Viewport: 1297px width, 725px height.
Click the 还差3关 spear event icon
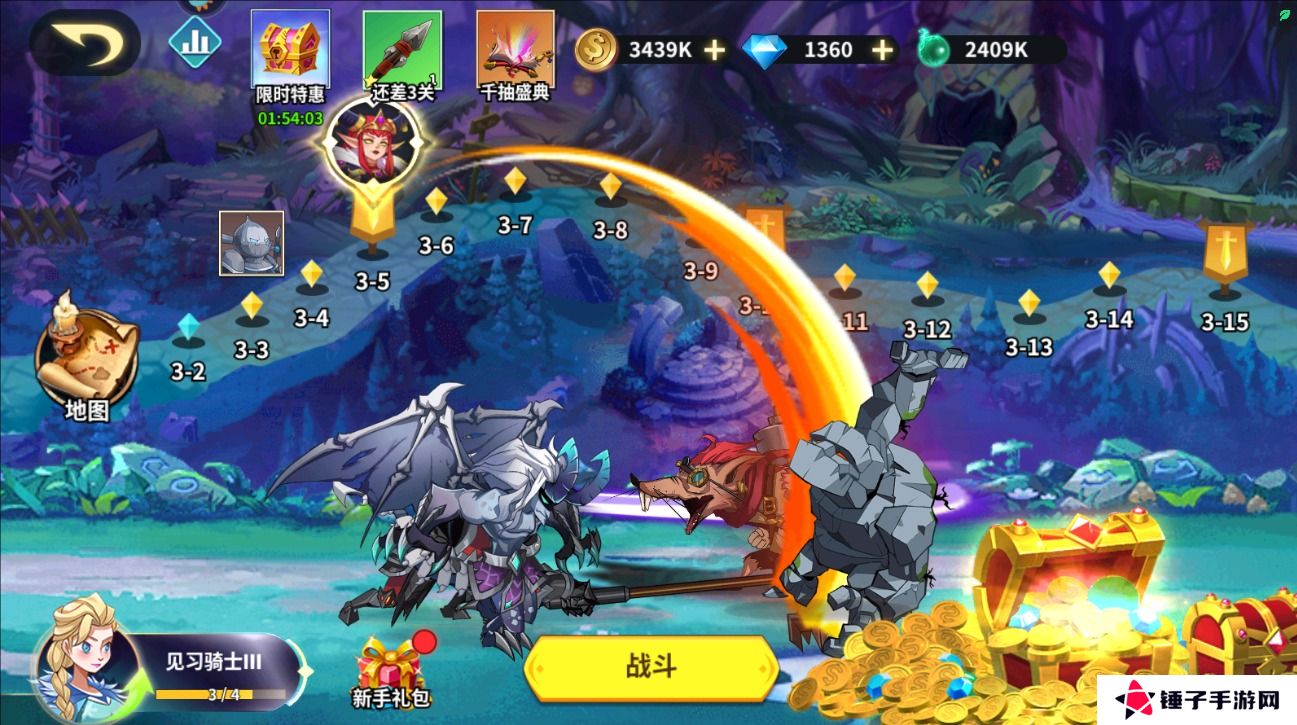tap(402, 50)
